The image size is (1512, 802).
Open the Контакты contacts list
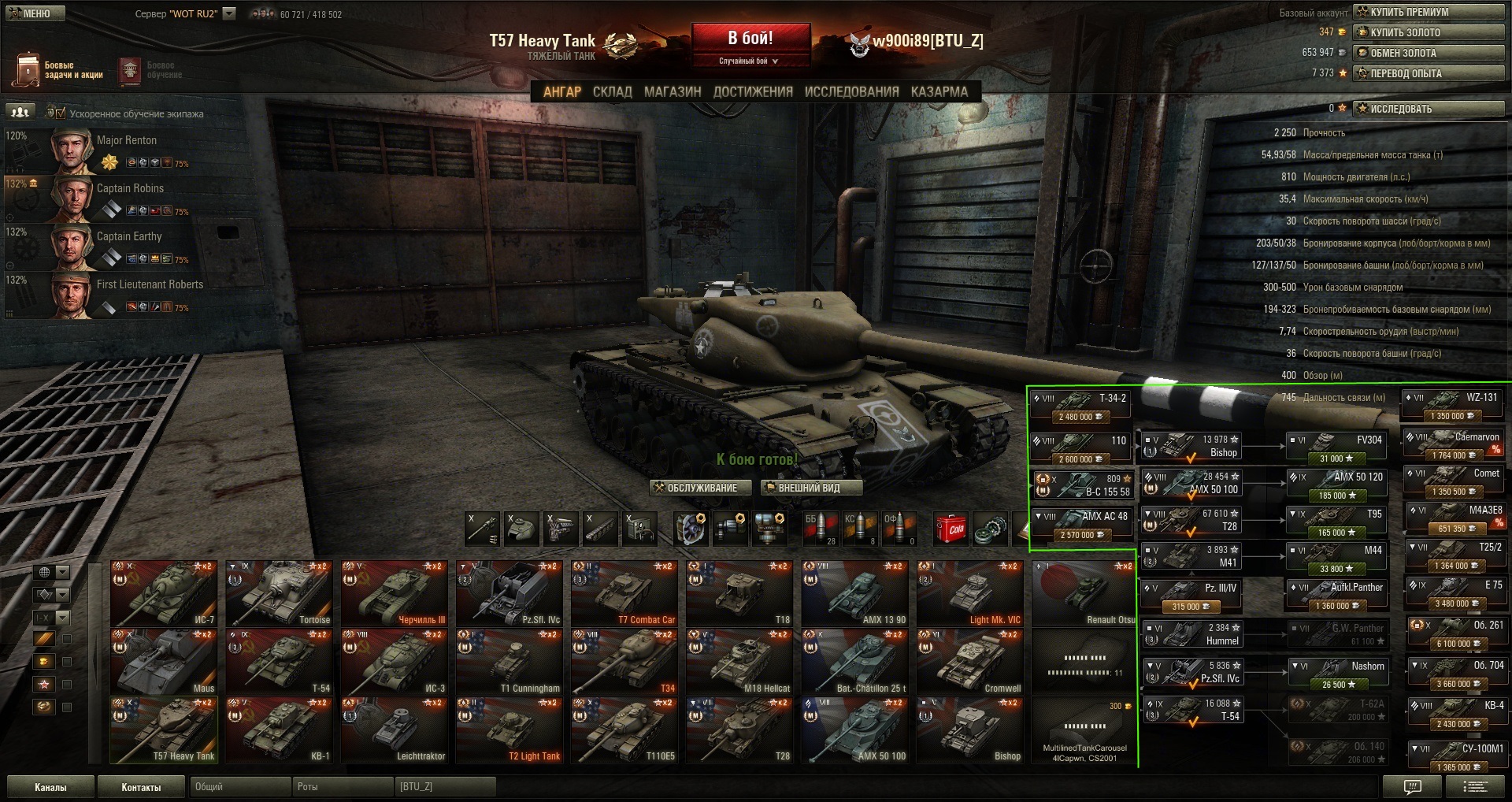tap(141, 787)
